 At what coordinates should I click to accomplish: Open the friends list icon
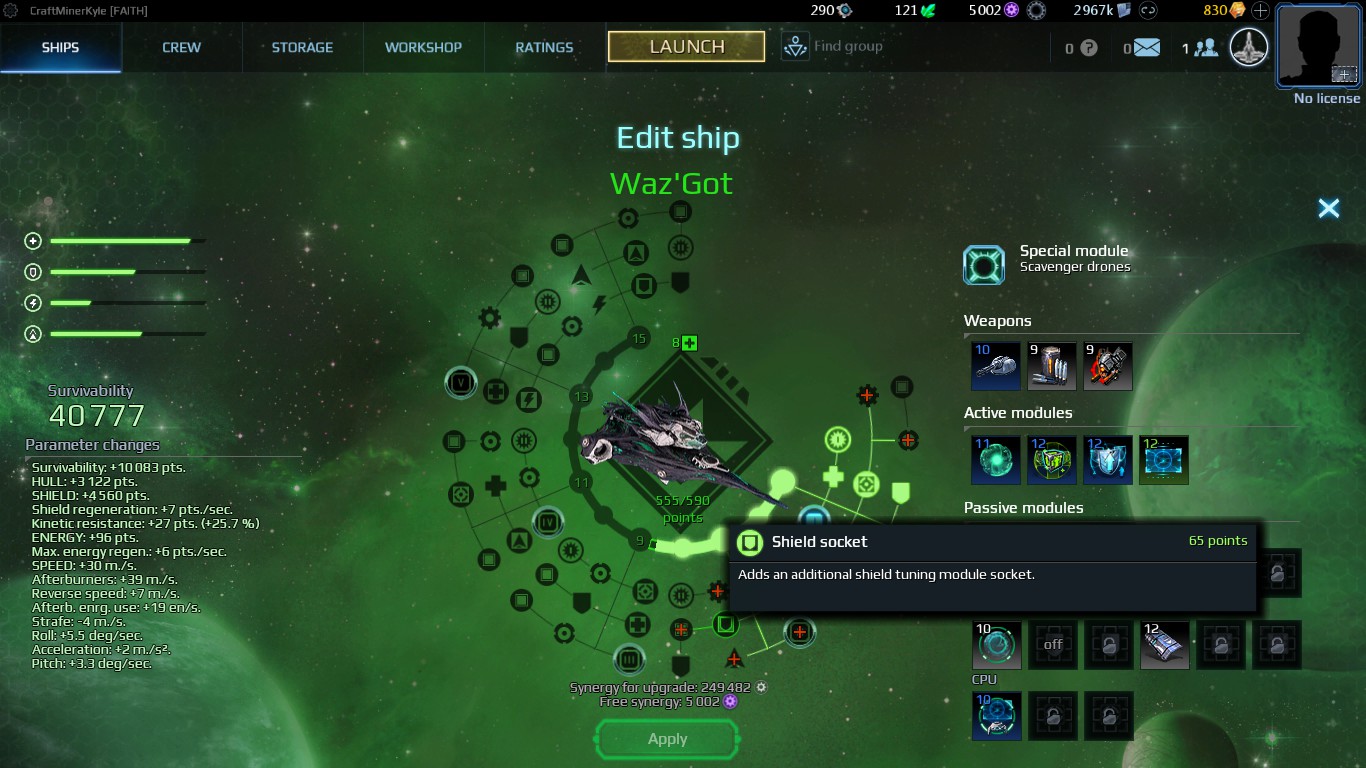[x=1206, y=47]
